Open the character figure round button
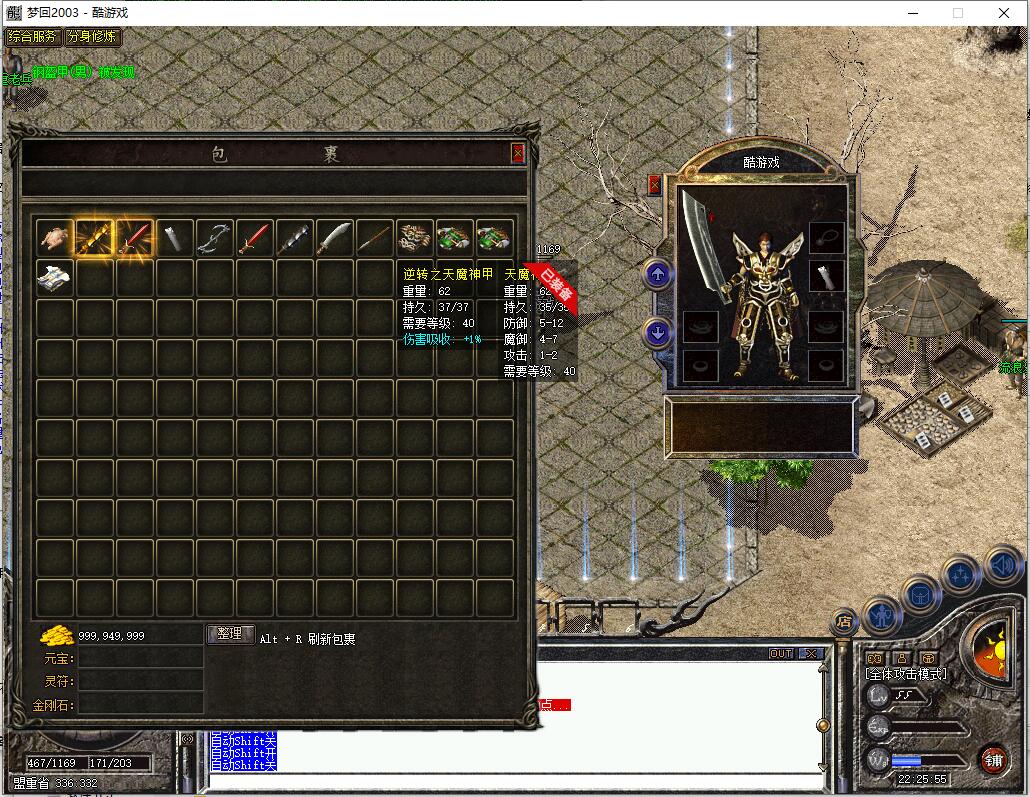 click(x=882, y=614)
